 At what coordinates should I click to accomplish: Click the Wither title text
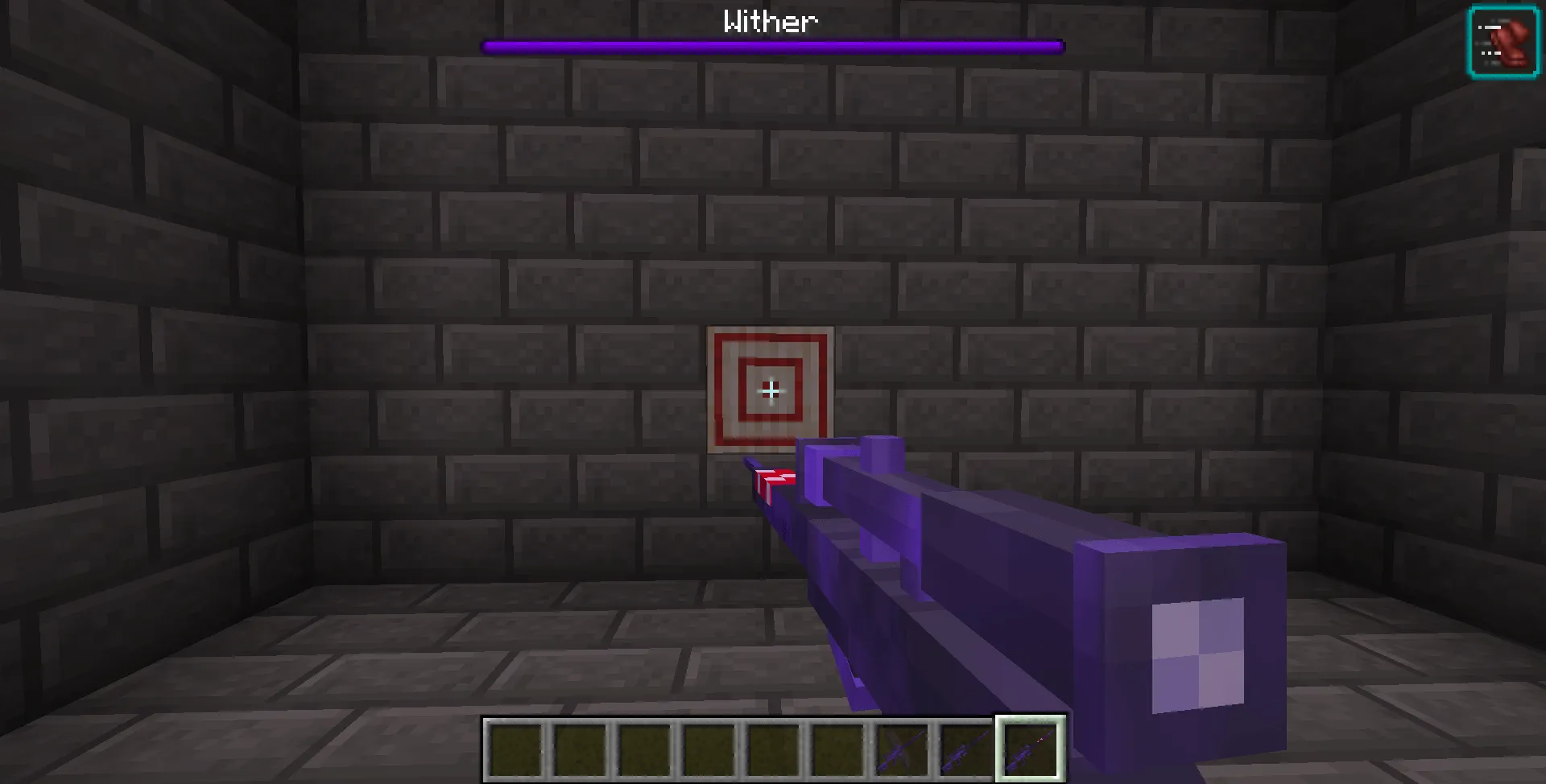pyautogui.click(x=770, y=22)
